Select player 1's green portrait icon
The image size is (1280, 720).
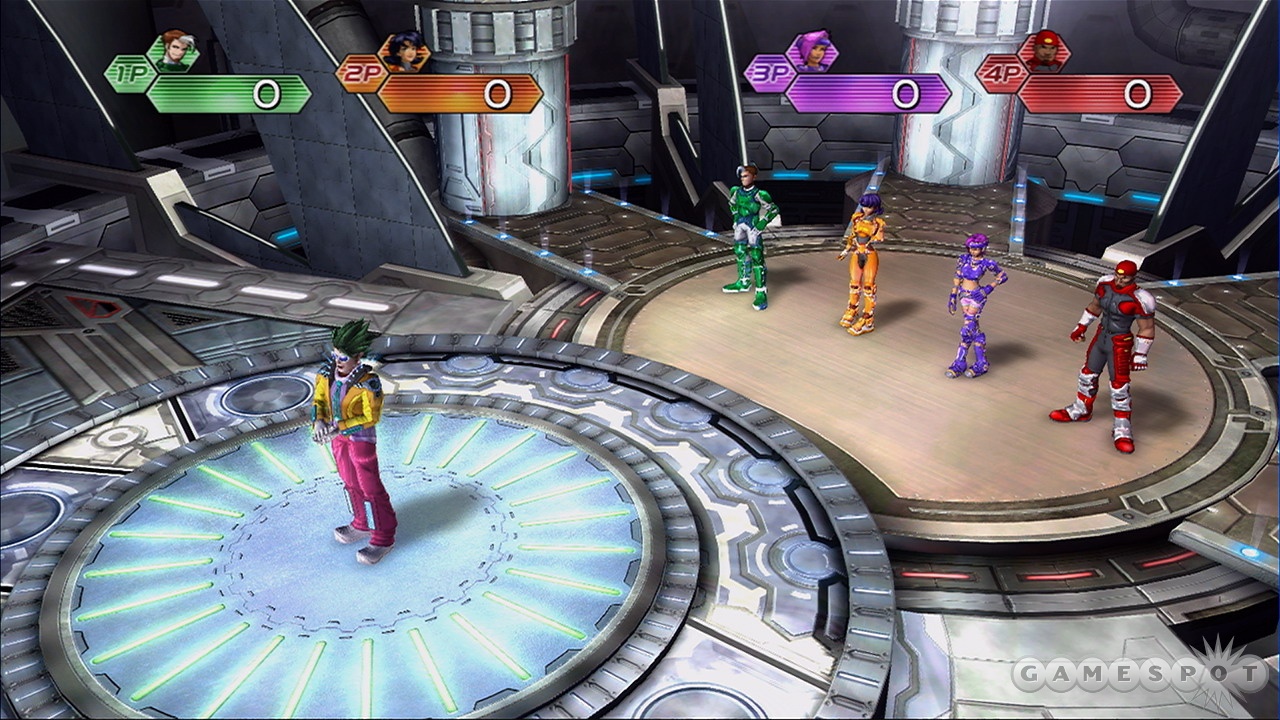[173, 51]
